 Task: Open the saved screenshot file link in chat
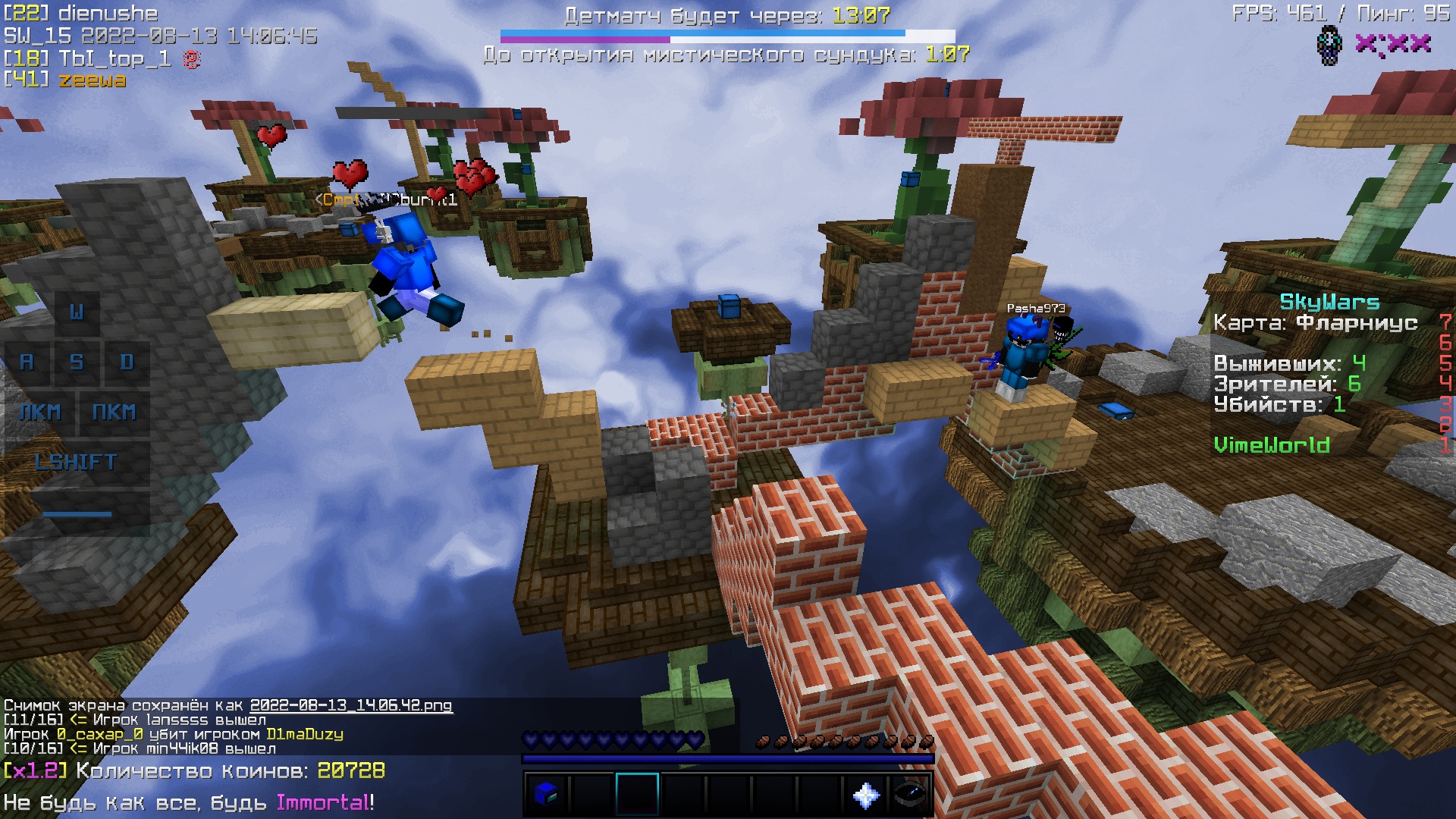pyautogui.click(x=351, y=705)
